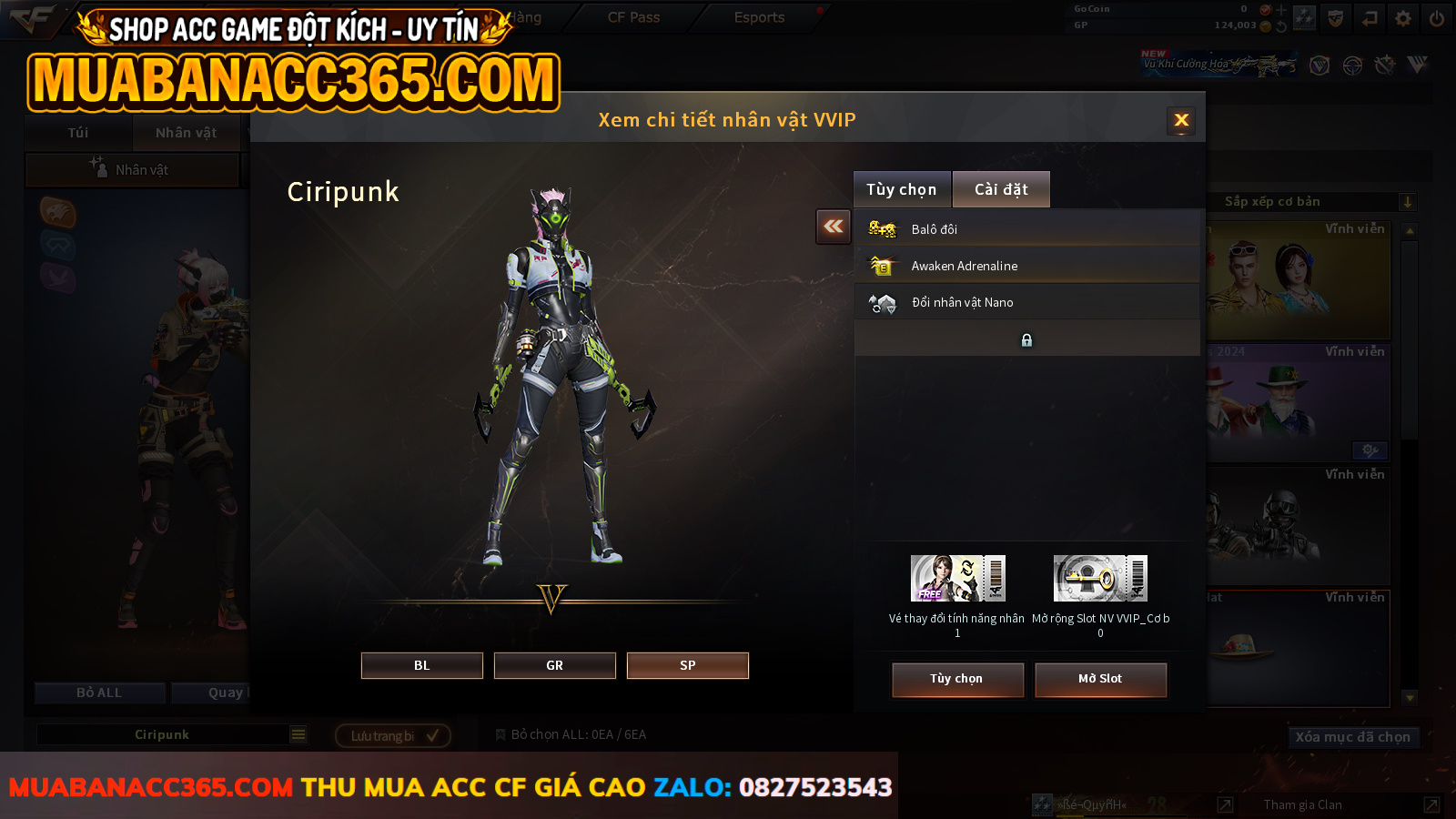Select the free ability change ticket item
Screen dimensions: 1456x819
pyautogui.click(x=957, y=579)
